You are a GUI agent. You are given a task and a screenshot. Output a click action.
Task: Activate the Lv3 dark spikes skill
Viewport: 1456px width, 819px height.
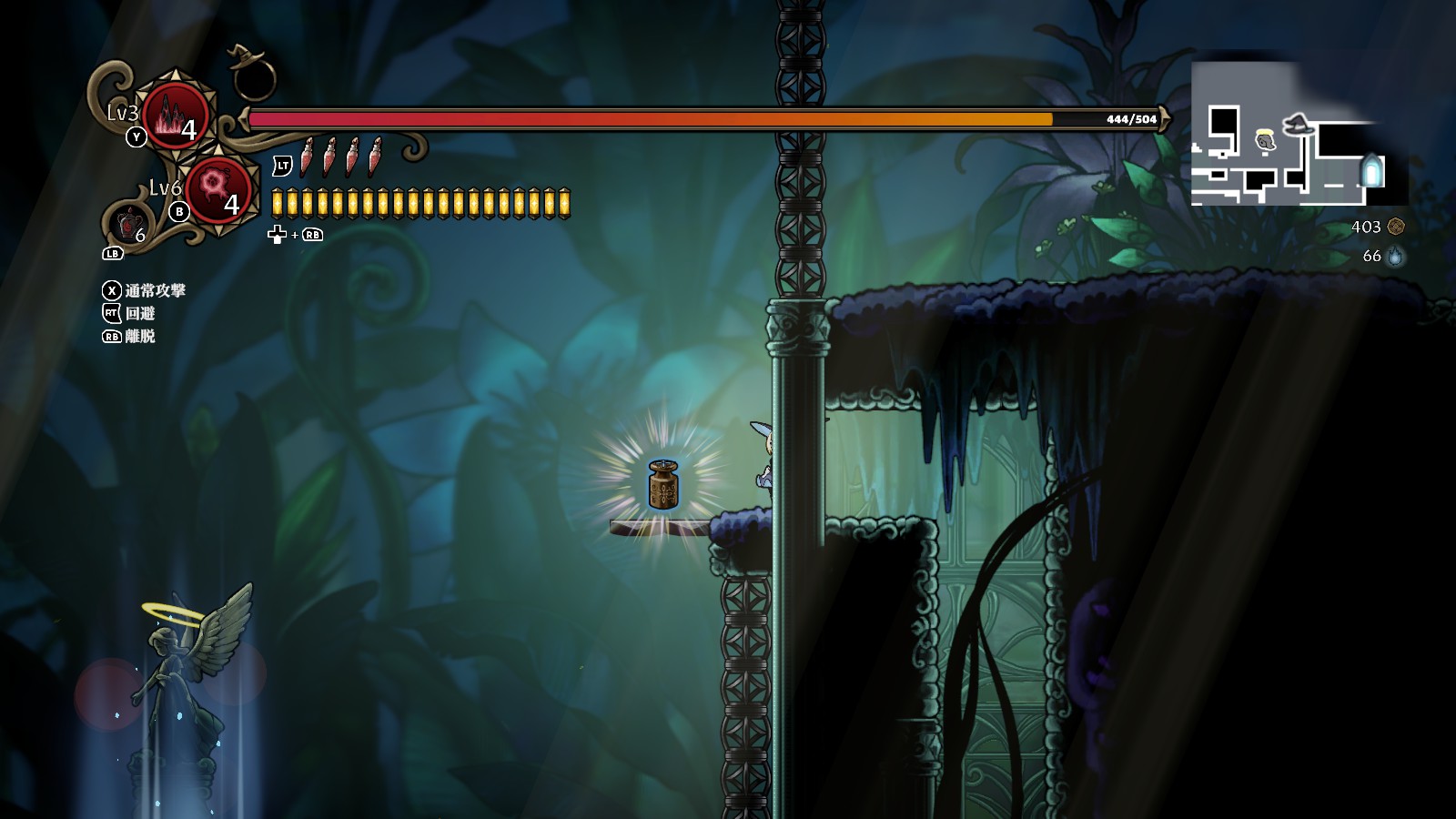point(175,118)
